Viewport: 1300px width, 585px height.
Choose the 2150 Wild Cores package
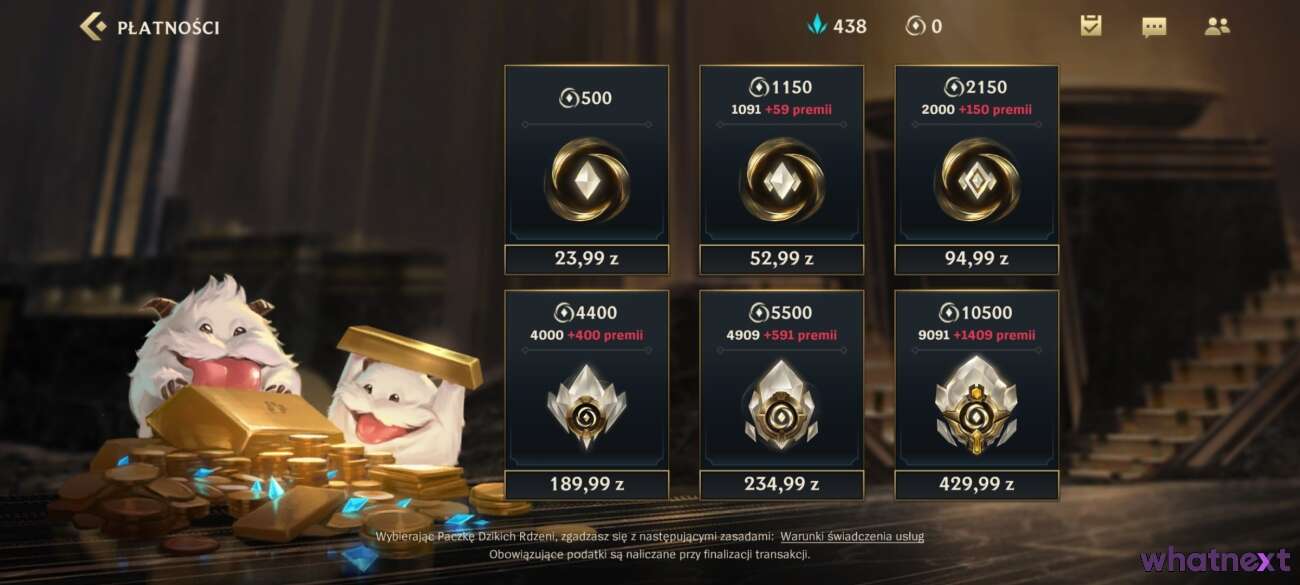pyautogui.click(x=976, y=170)
